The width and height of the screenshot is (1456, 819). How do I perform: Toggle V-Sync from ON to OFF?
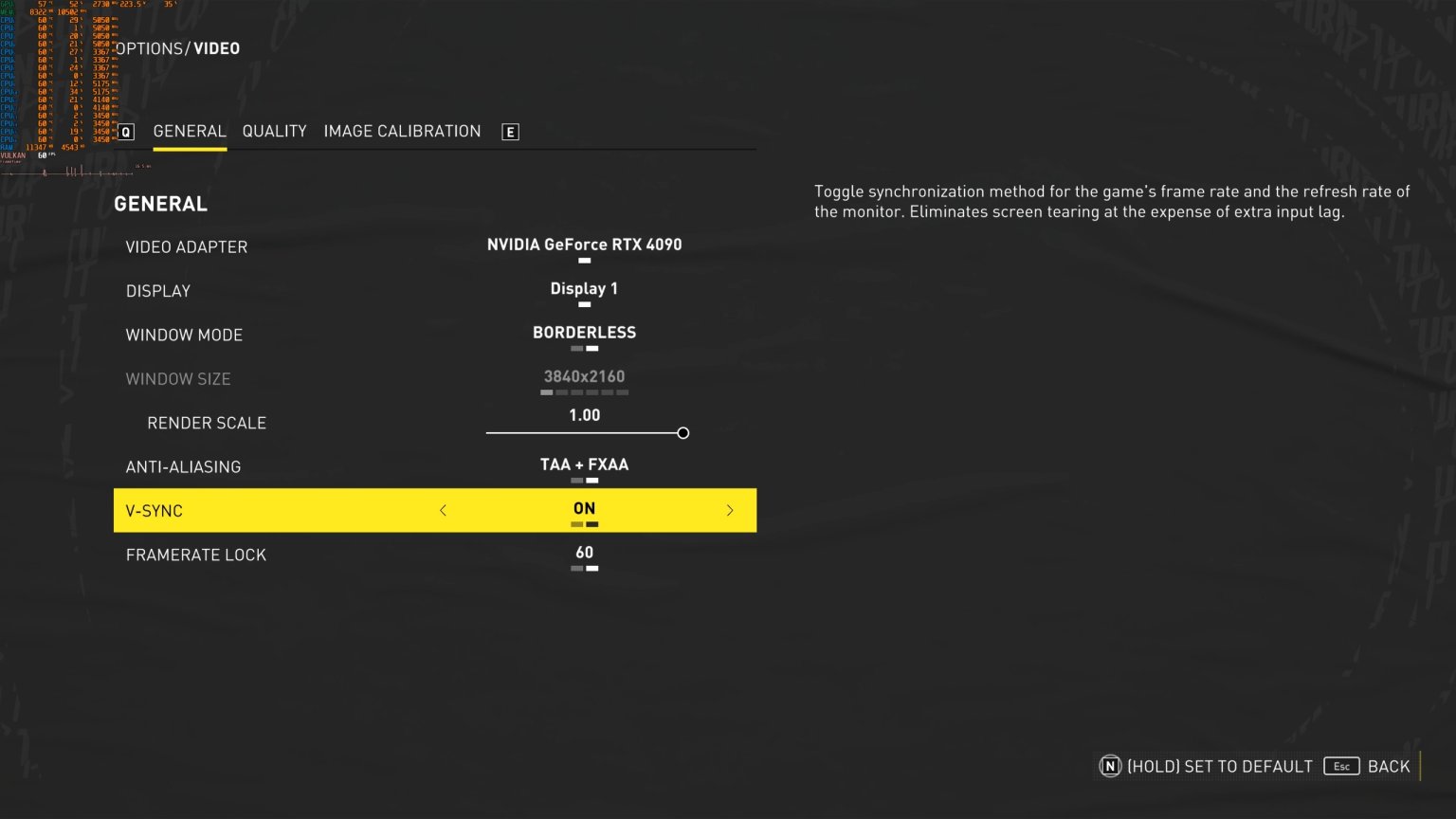584,509
